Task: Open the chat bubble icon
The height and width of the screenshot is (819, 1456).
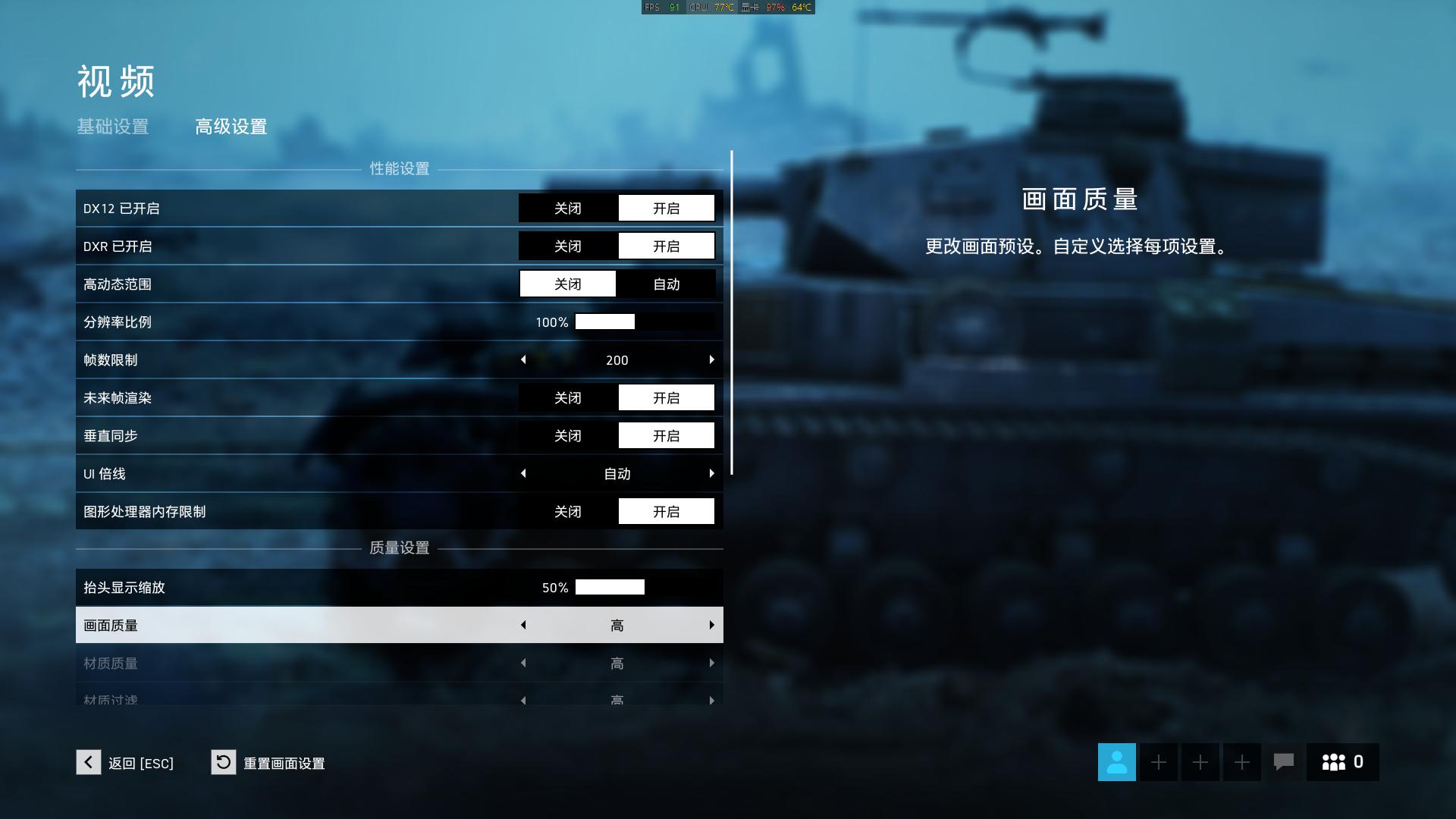Action: [1284, 762]
